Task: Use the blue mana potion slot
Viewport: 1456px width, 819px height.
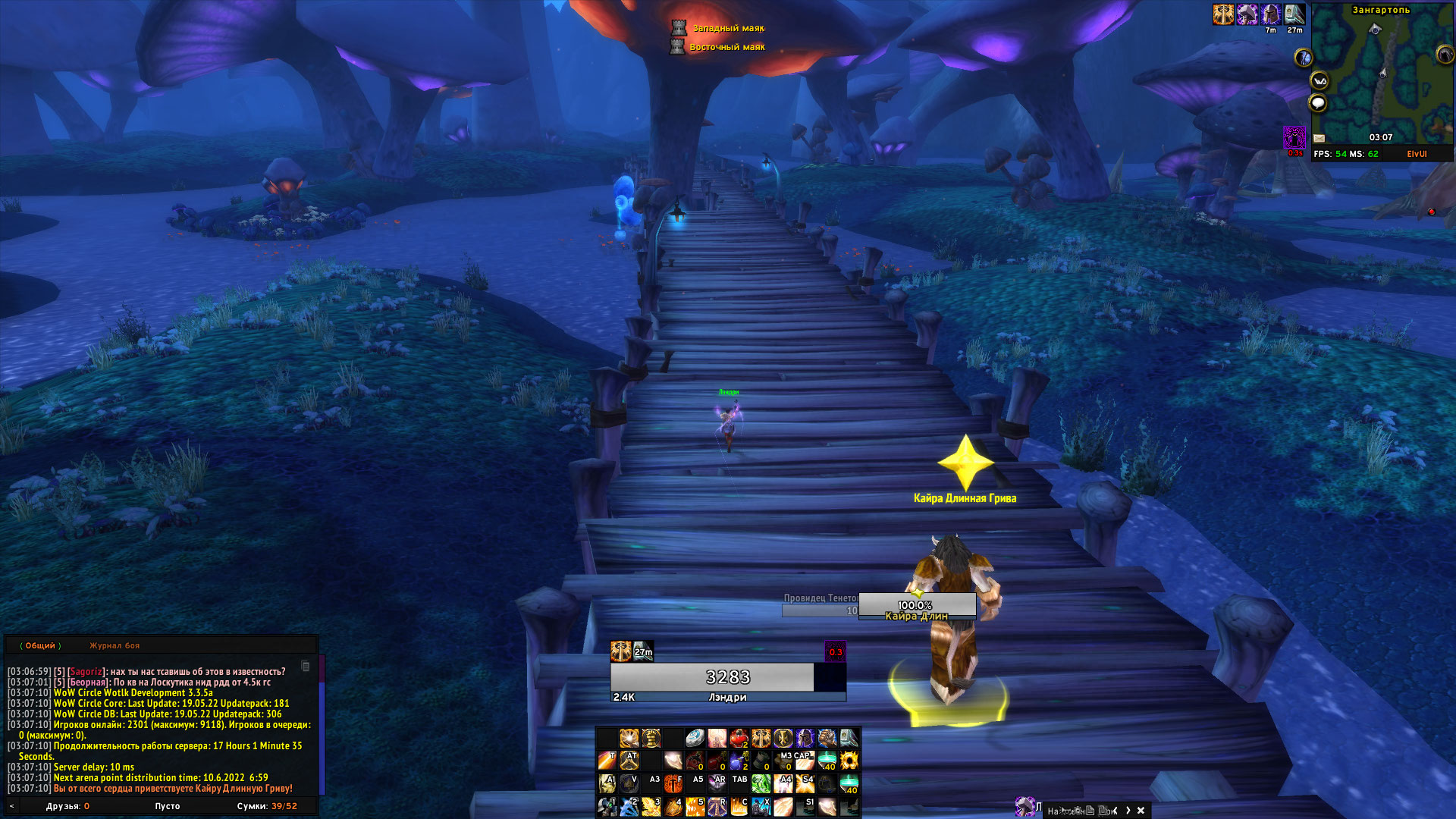Action: pos(739,761)
